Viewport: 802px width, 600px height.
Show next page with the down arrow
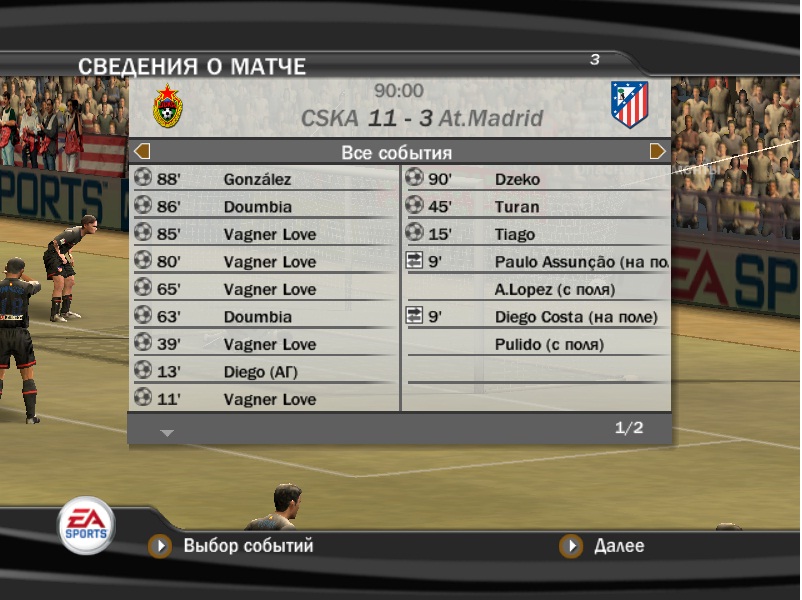tap(167, 433)
